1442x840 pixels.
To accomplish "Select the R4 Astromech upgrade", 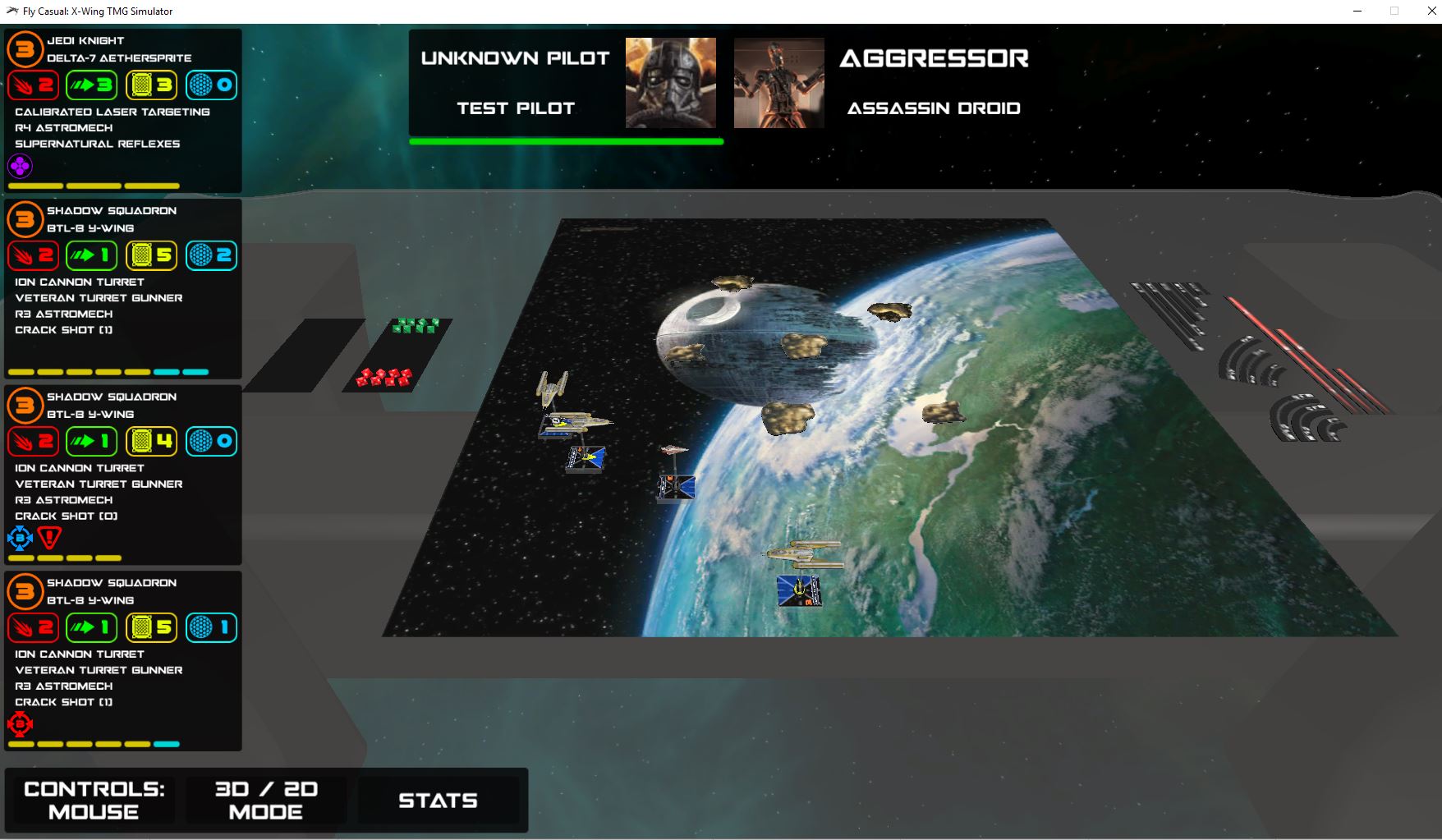I will point(63,128).
